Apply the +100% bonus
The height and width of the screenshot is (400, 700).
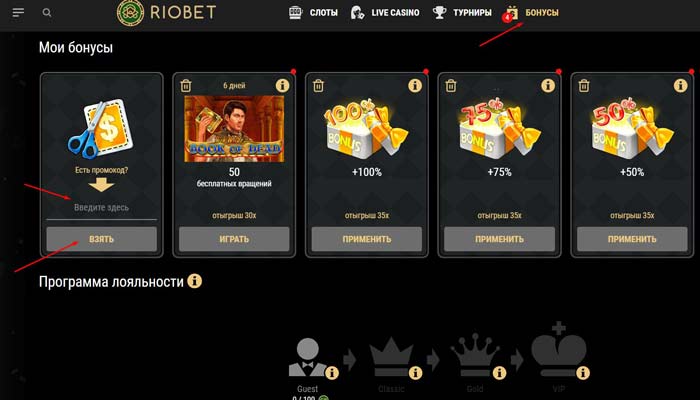point(367,239)
